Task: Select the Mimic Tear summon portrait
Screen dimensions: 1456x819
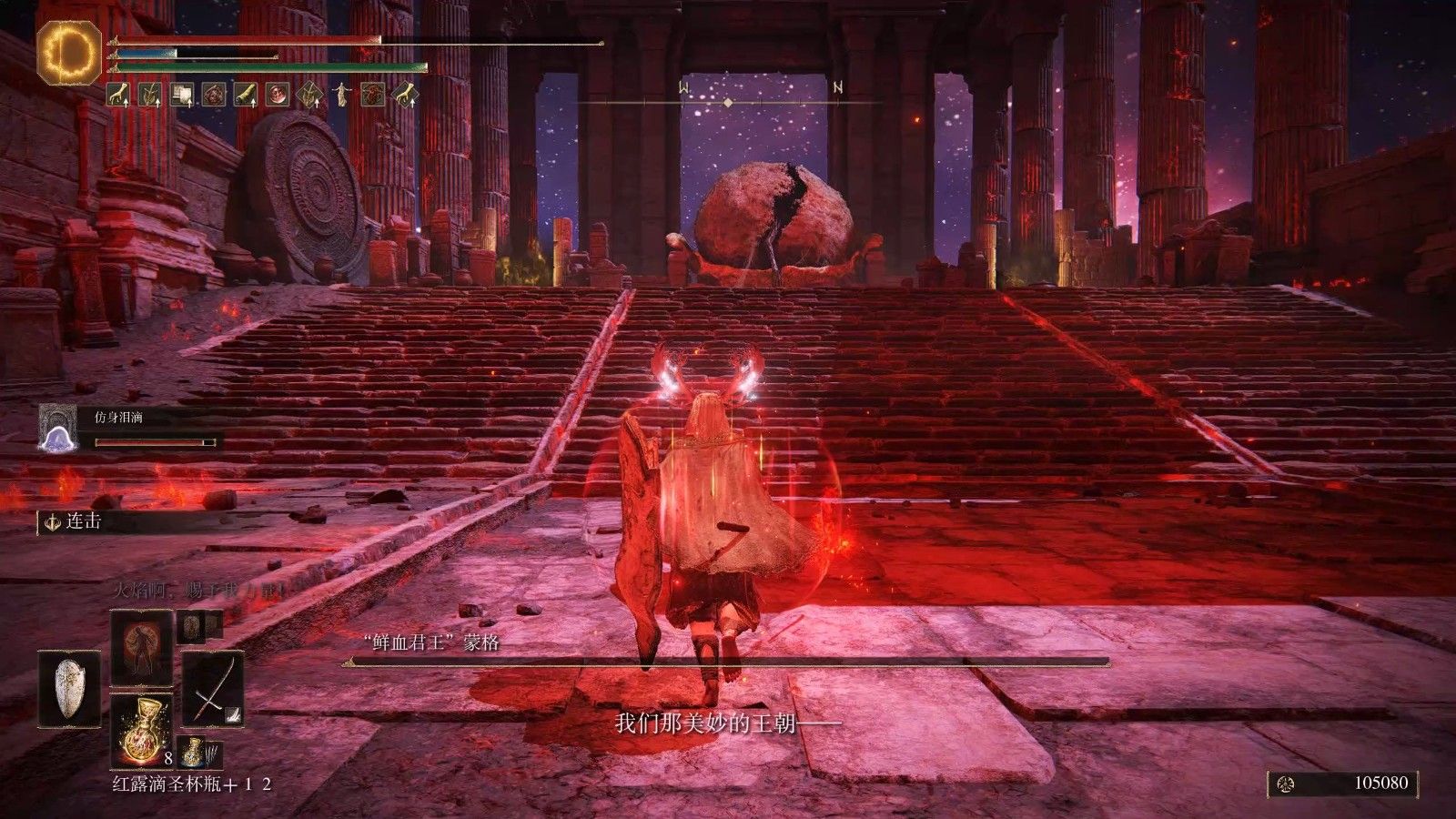Action: [56, 427]
